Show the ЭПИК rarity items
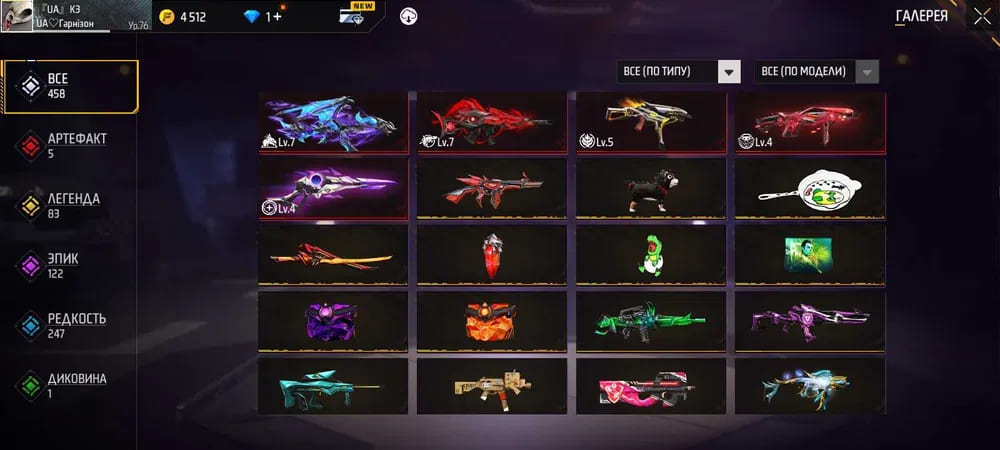This screenshot has width=1000, height=450. click(70, 266)
